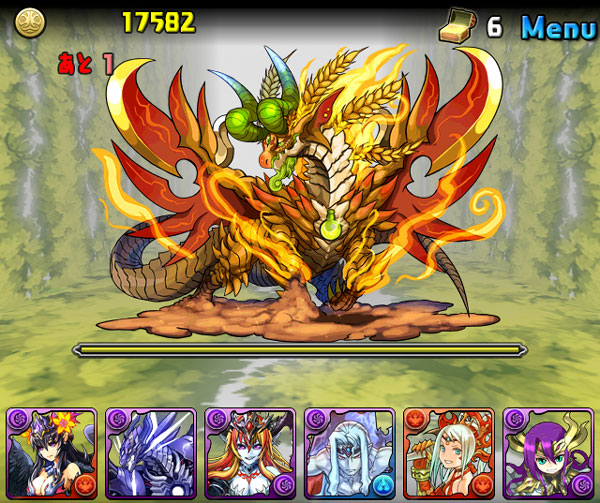Click the treasure chest drop icon
The width and height of the screenshot is (600, 503).
(455, 27)
